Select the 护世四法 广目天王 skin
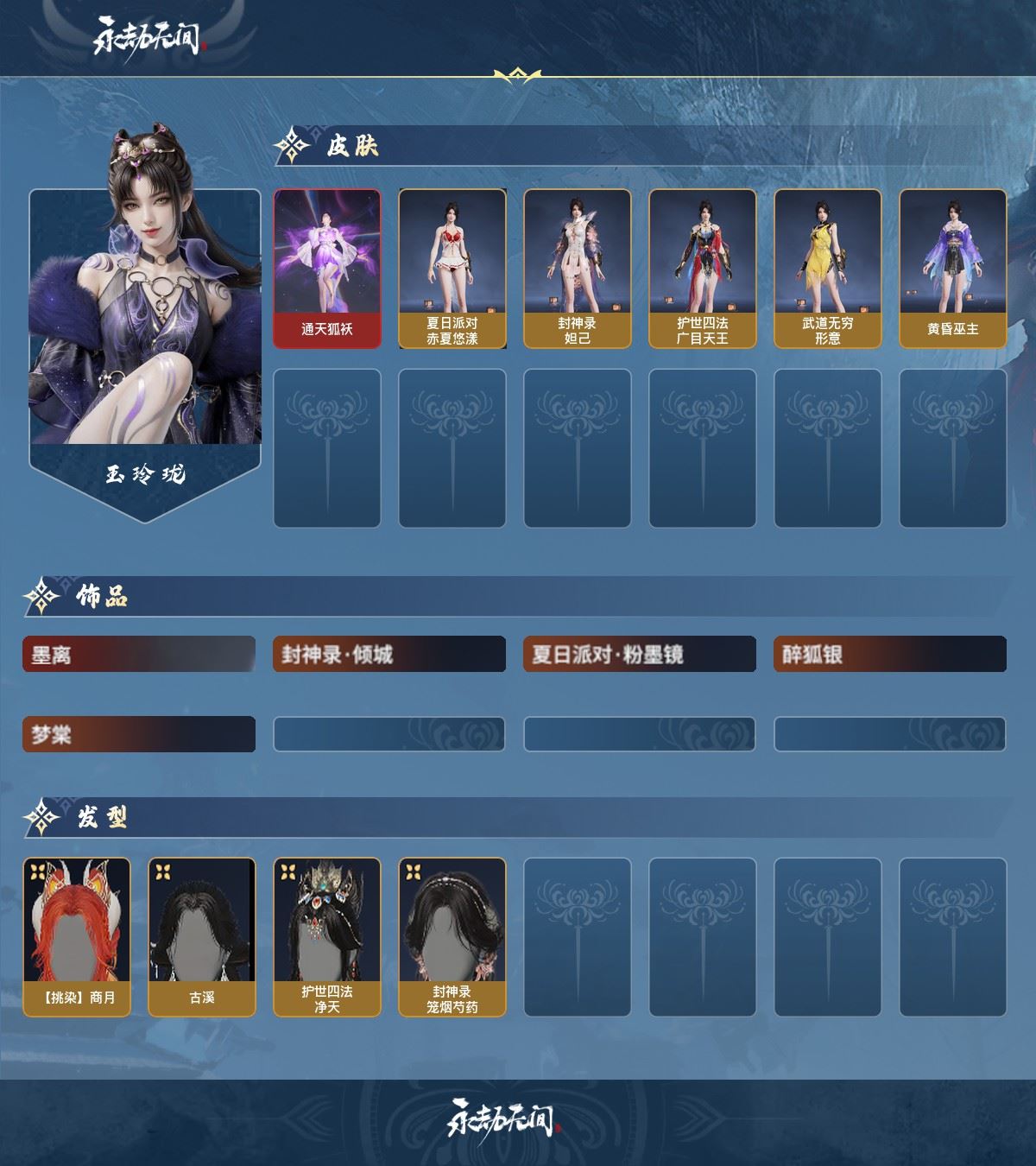 tap(703, 269)
